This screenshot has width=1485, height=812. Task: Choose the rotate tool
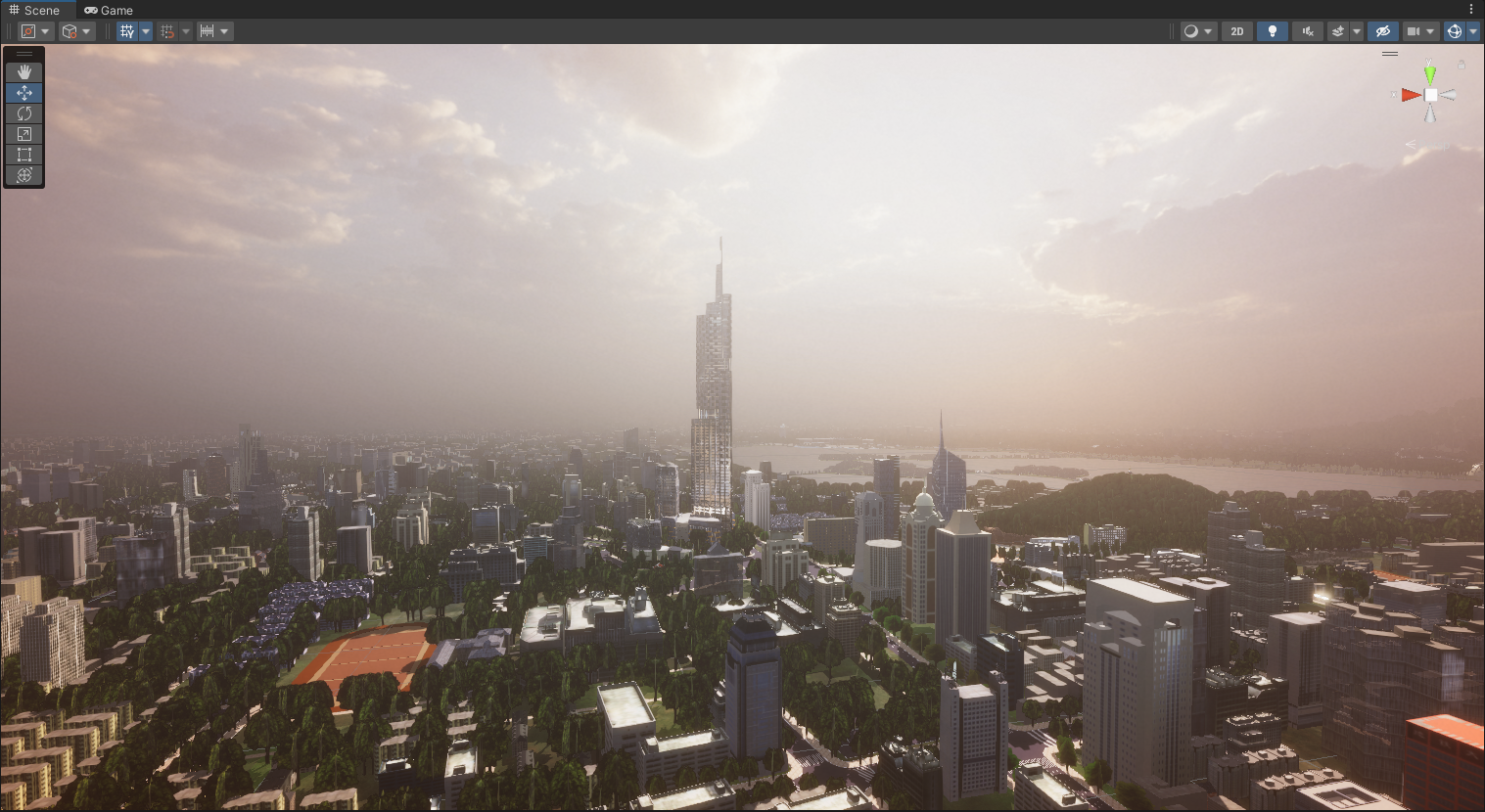coord(24,113)
